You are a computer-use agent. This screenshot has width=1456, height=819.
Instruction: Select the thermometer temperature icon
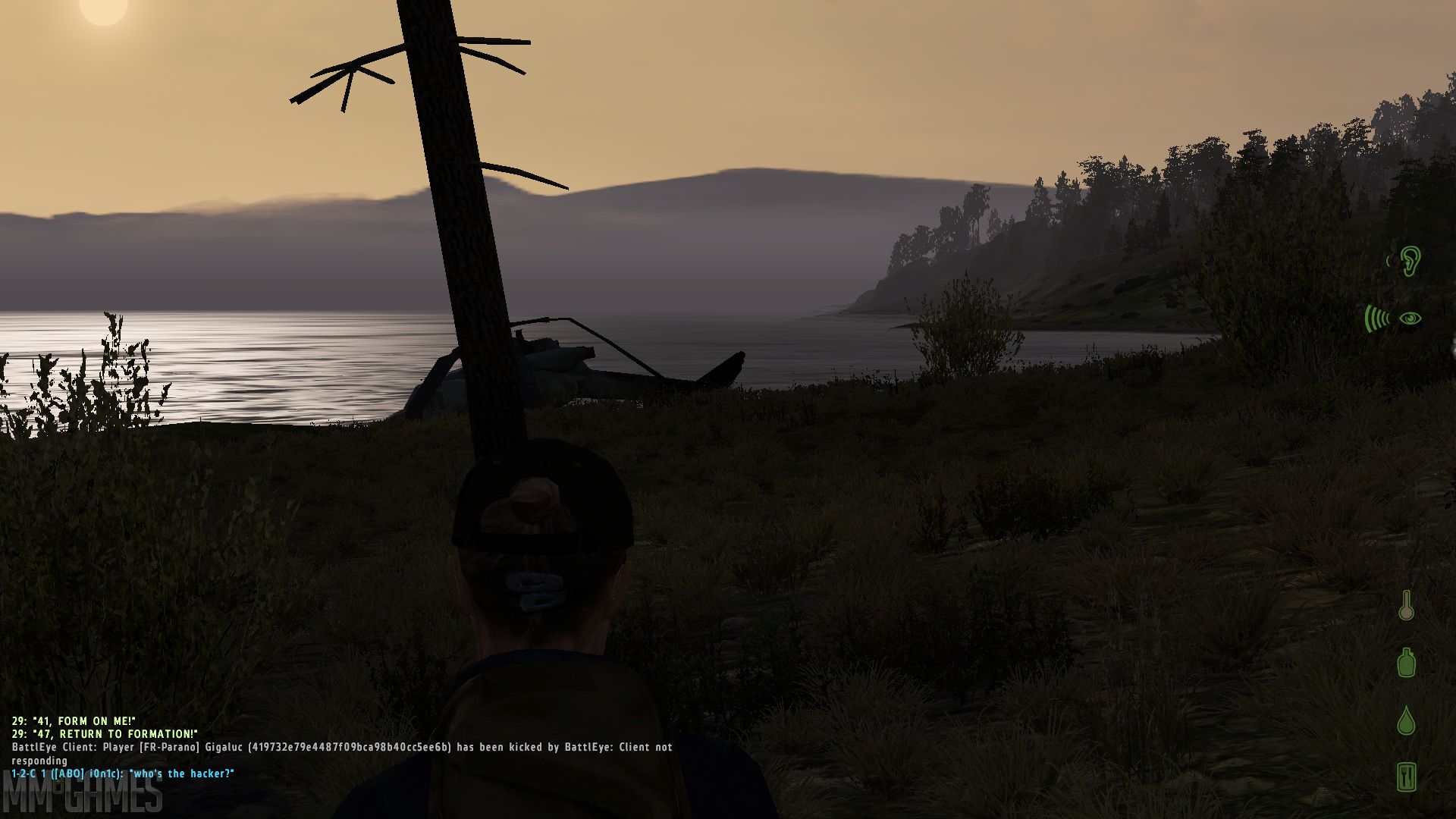(1406, 606)
